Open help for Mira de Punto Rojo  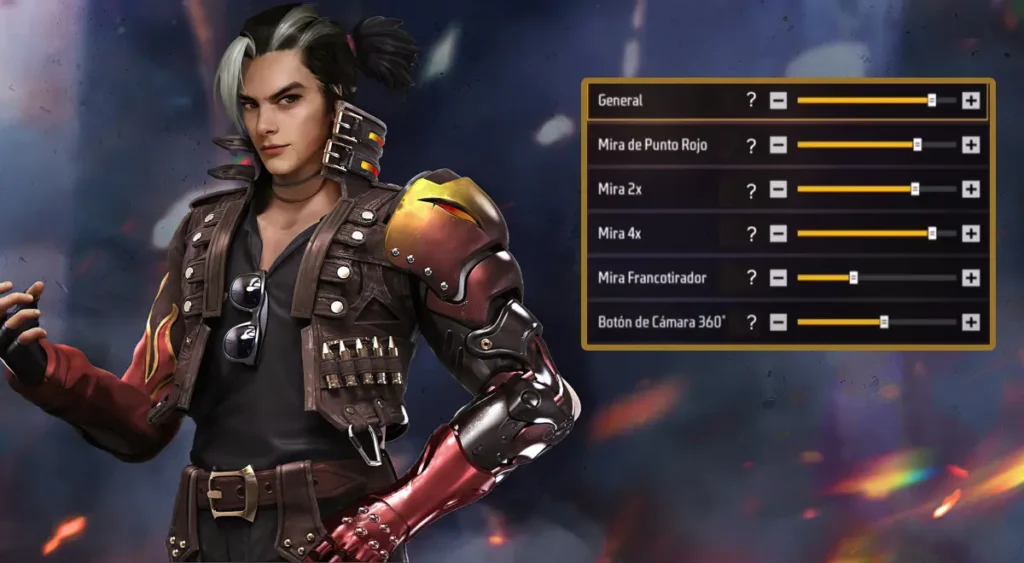click(751, 145)
